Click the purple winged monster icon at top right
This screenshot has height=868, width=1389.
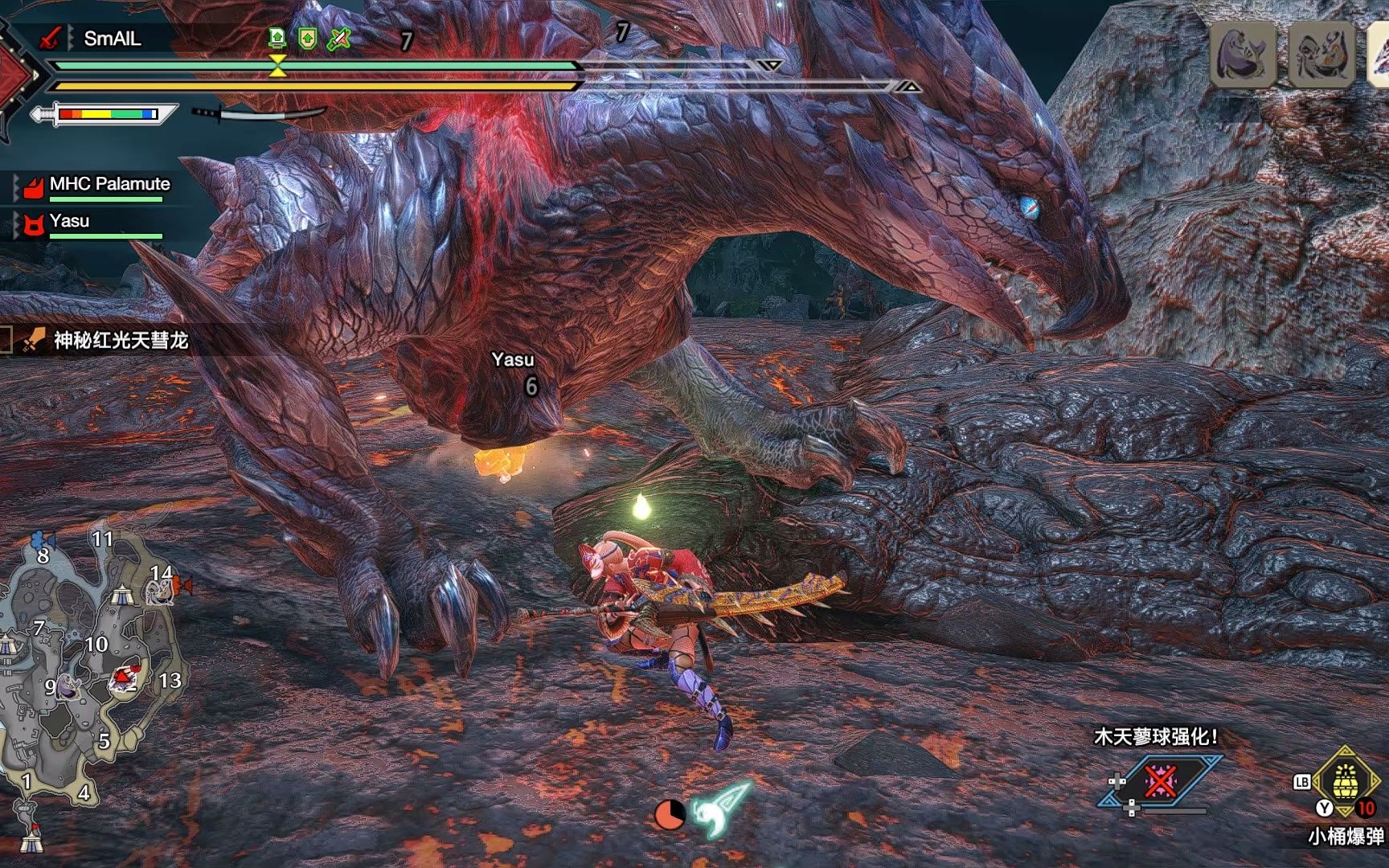[1243, 55]
